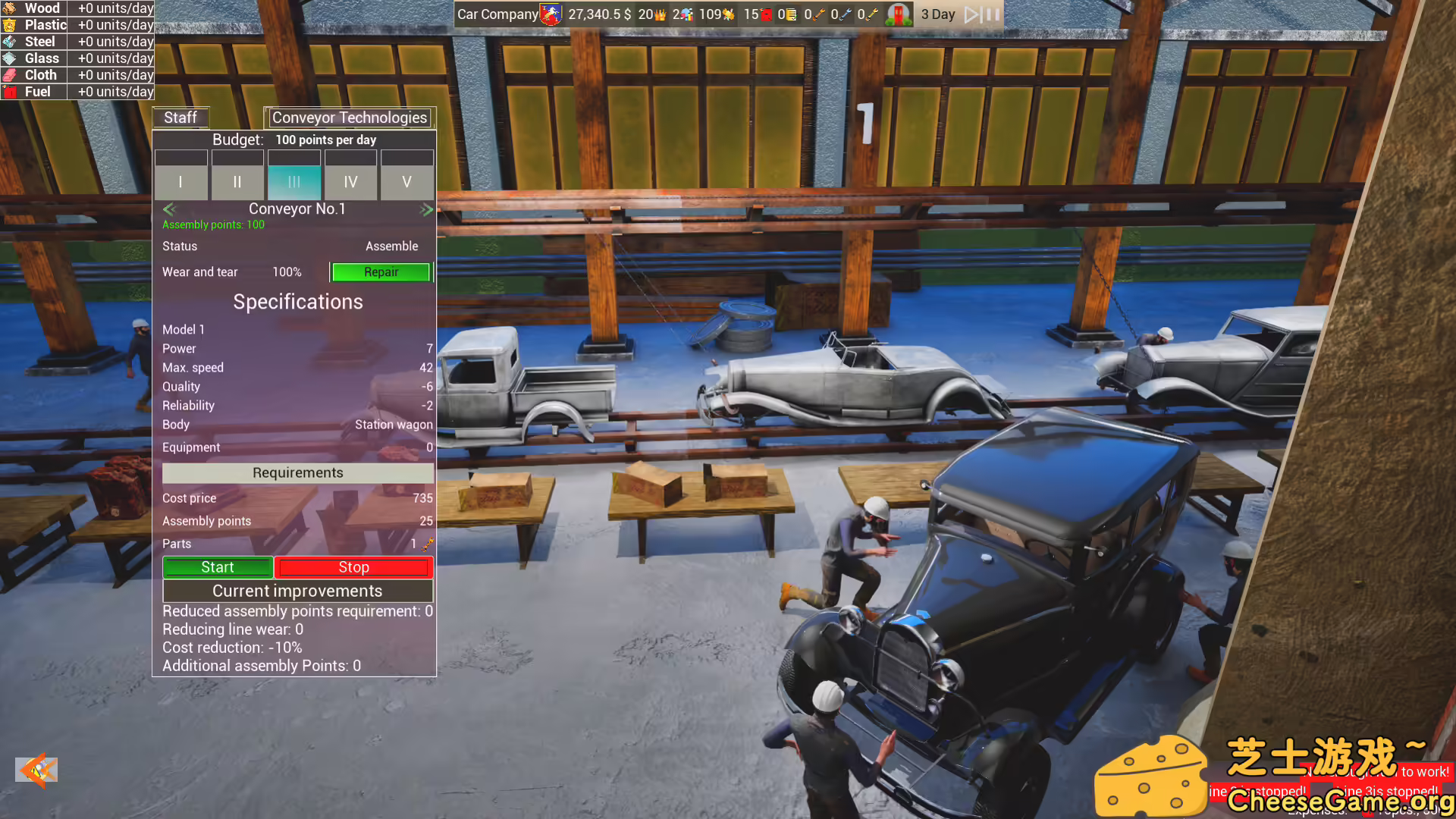Click the wrench icon beside Parts count
Screen dimensions: 1456x819
click(426, 544)
